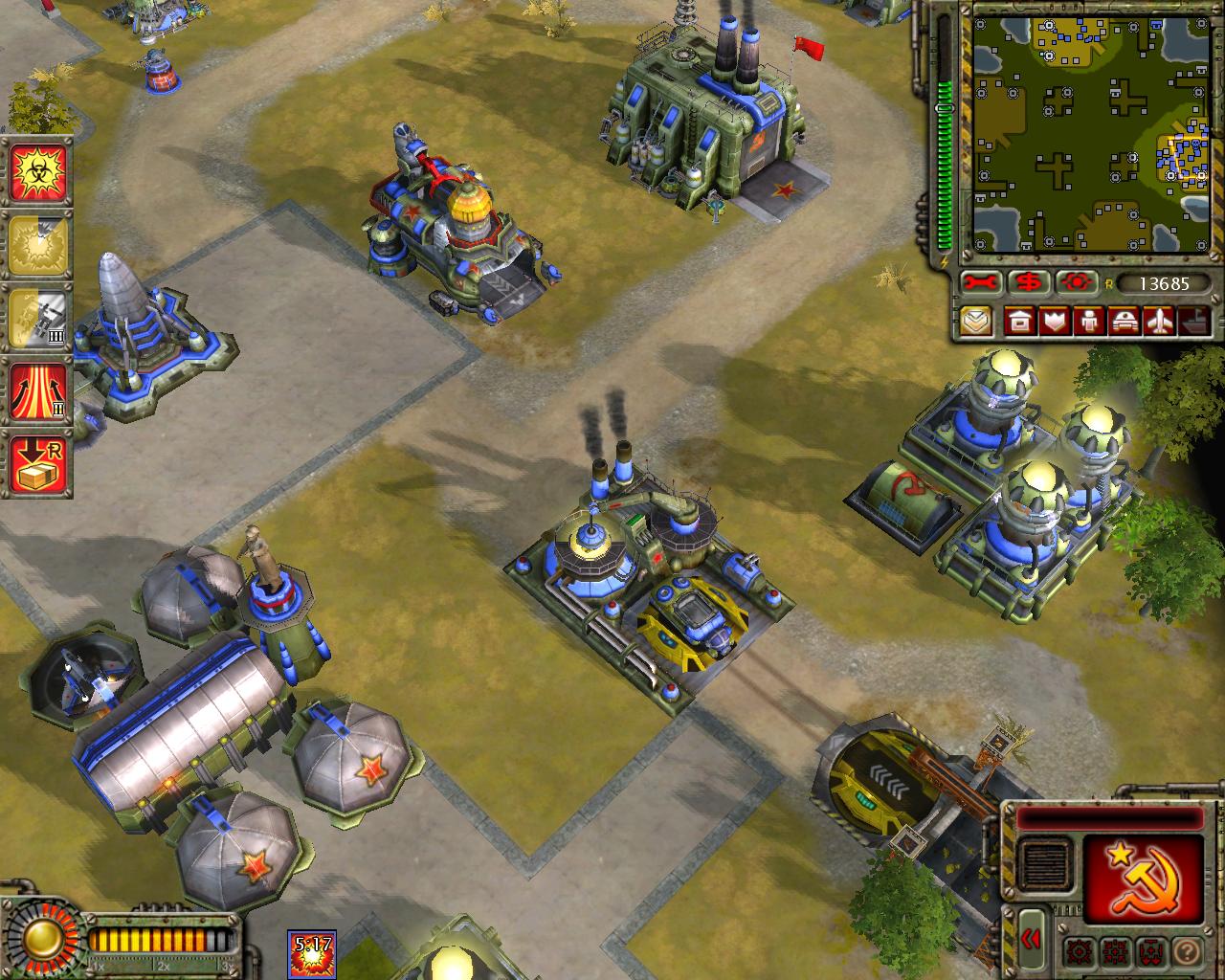Switch to the infantry production tab
Image resolution: width=1225 pixels, height=980 pixels.
click(1088, 323)
